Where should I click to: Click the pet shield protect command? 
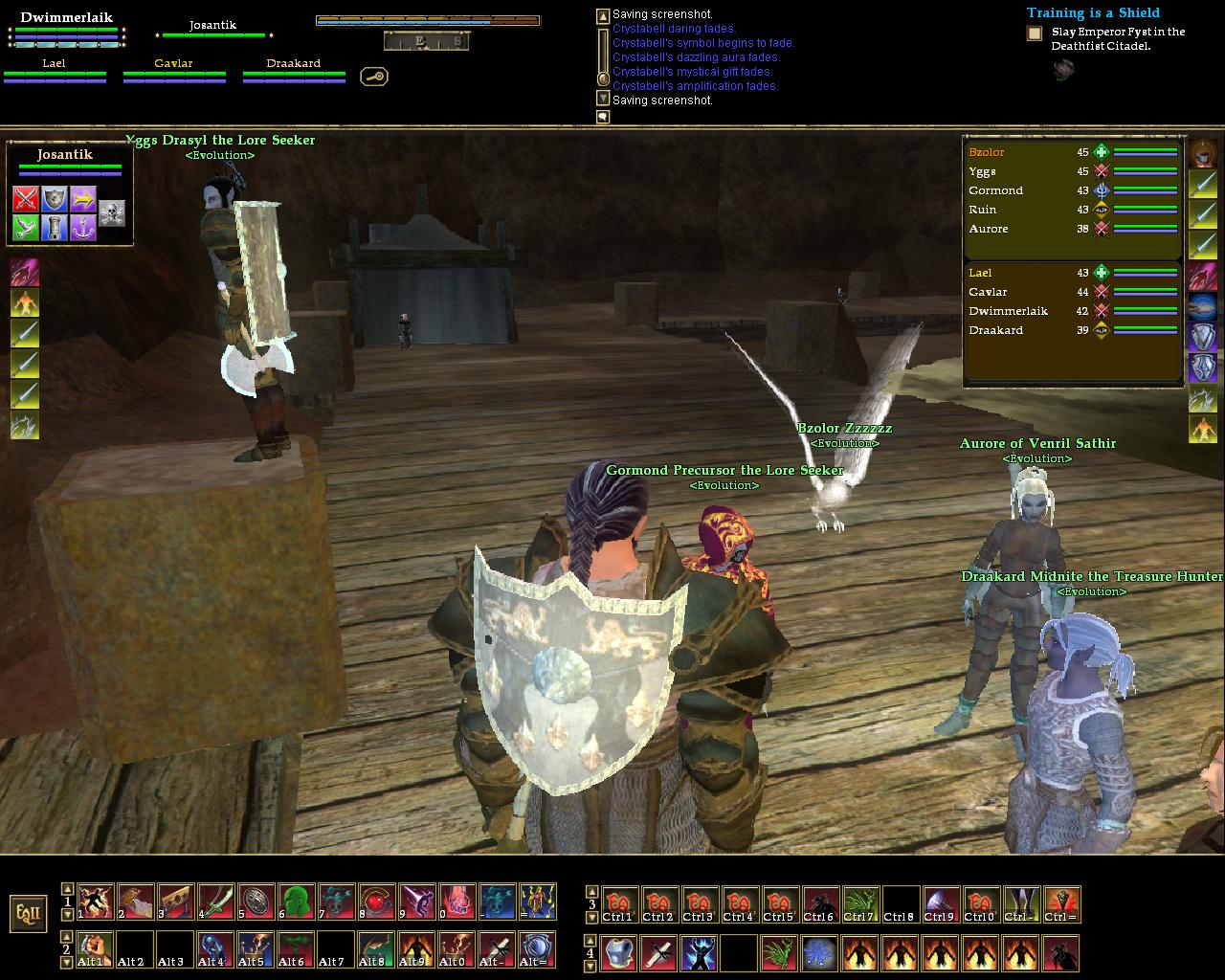55,199
